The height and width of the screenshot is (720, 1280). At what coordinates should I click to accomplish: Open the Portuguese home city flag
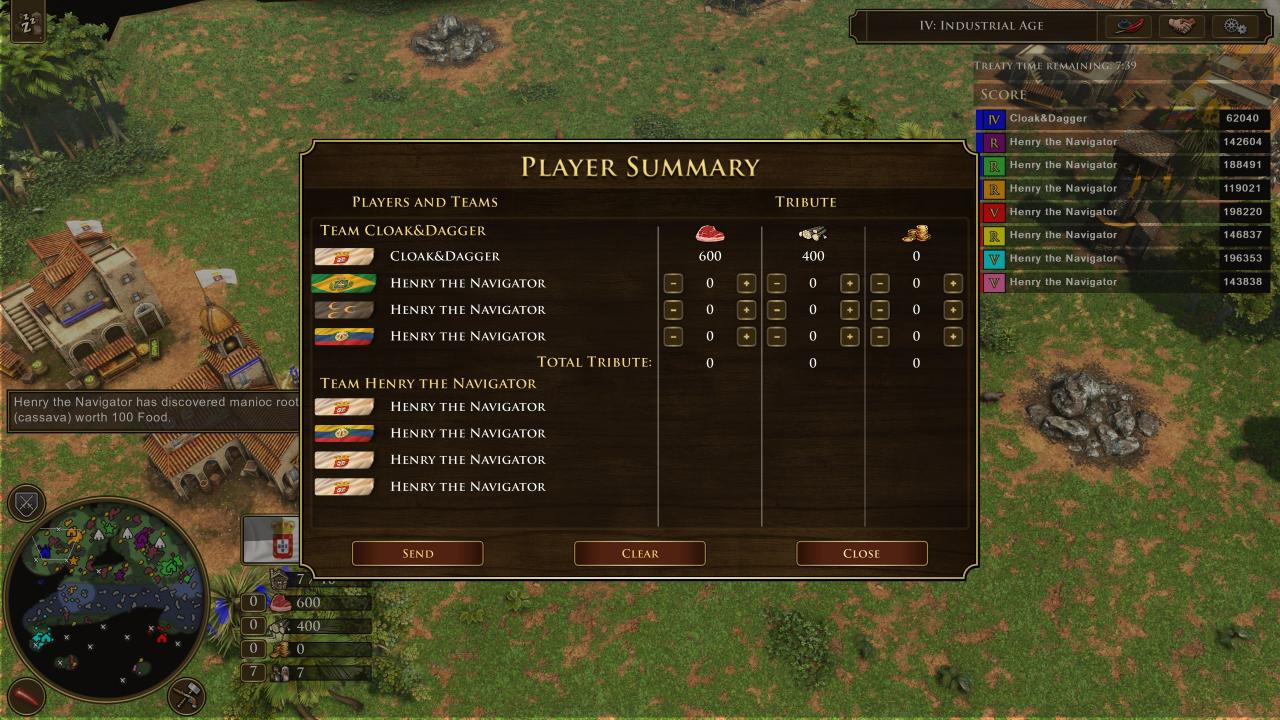coord(270,539)
